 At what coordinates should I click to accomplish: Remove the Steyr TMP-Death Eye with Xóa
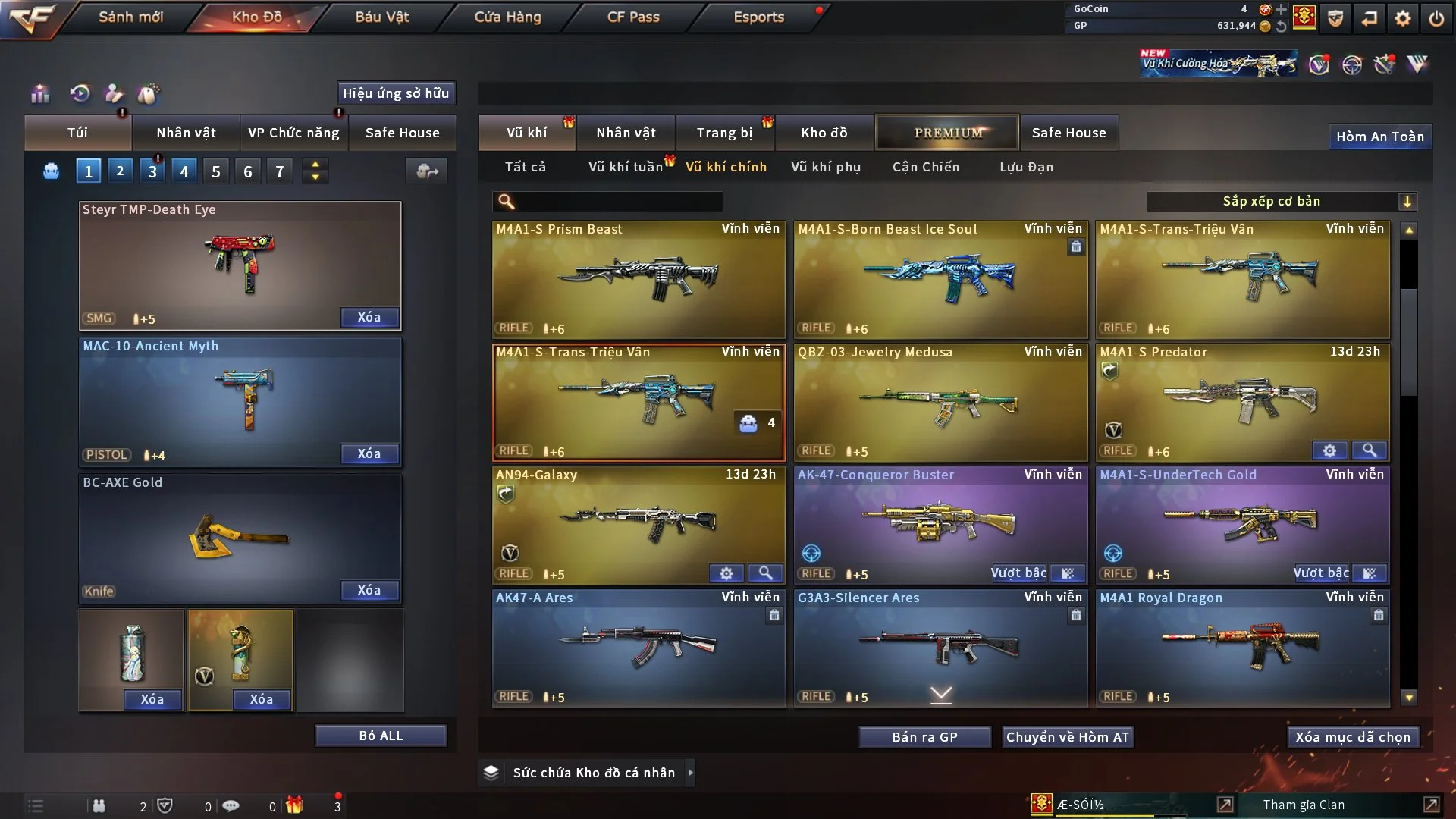point(369,317)
